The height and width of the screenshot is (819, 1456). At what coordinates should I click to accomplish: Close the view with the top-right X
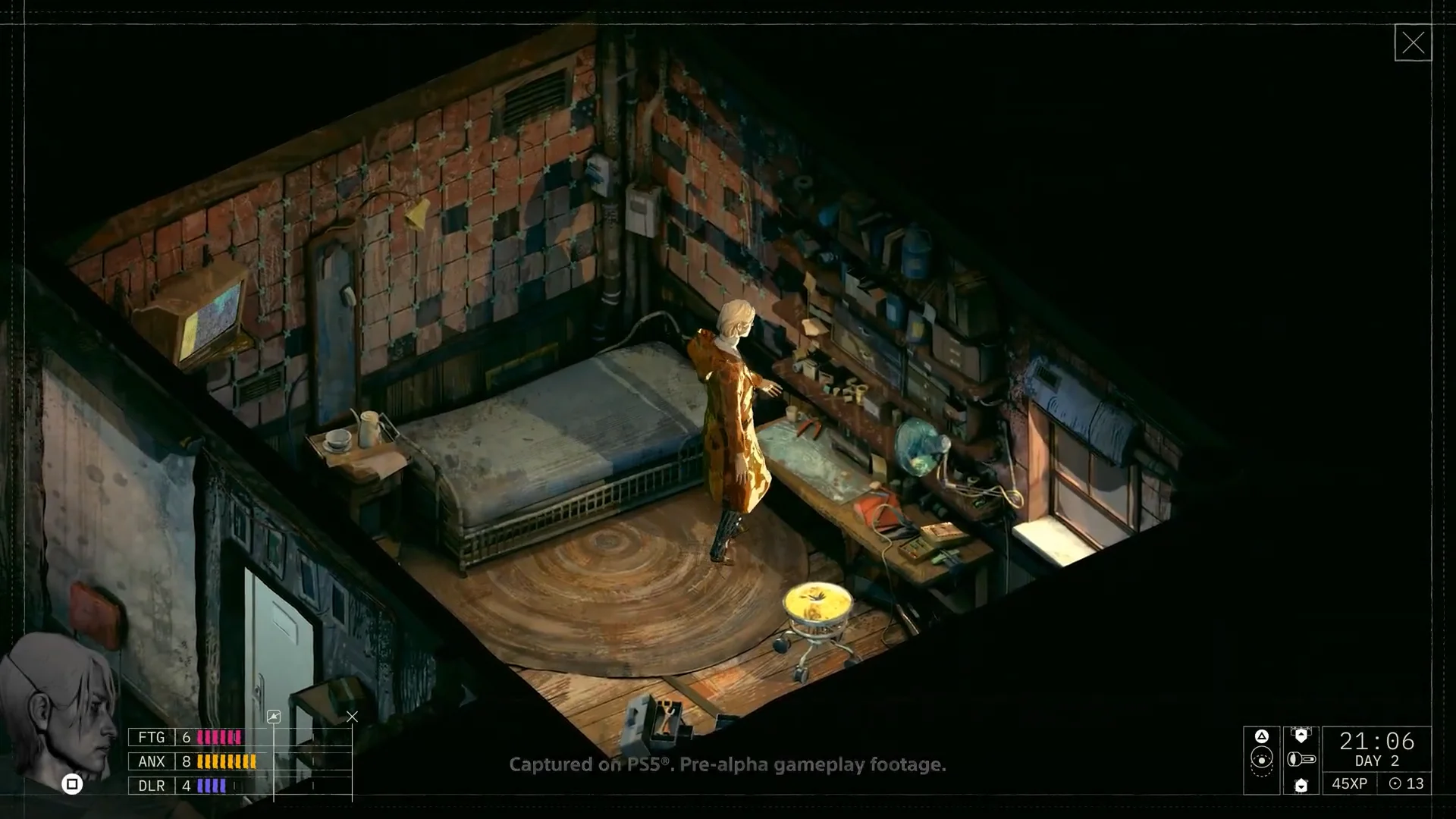(1413, 42)
